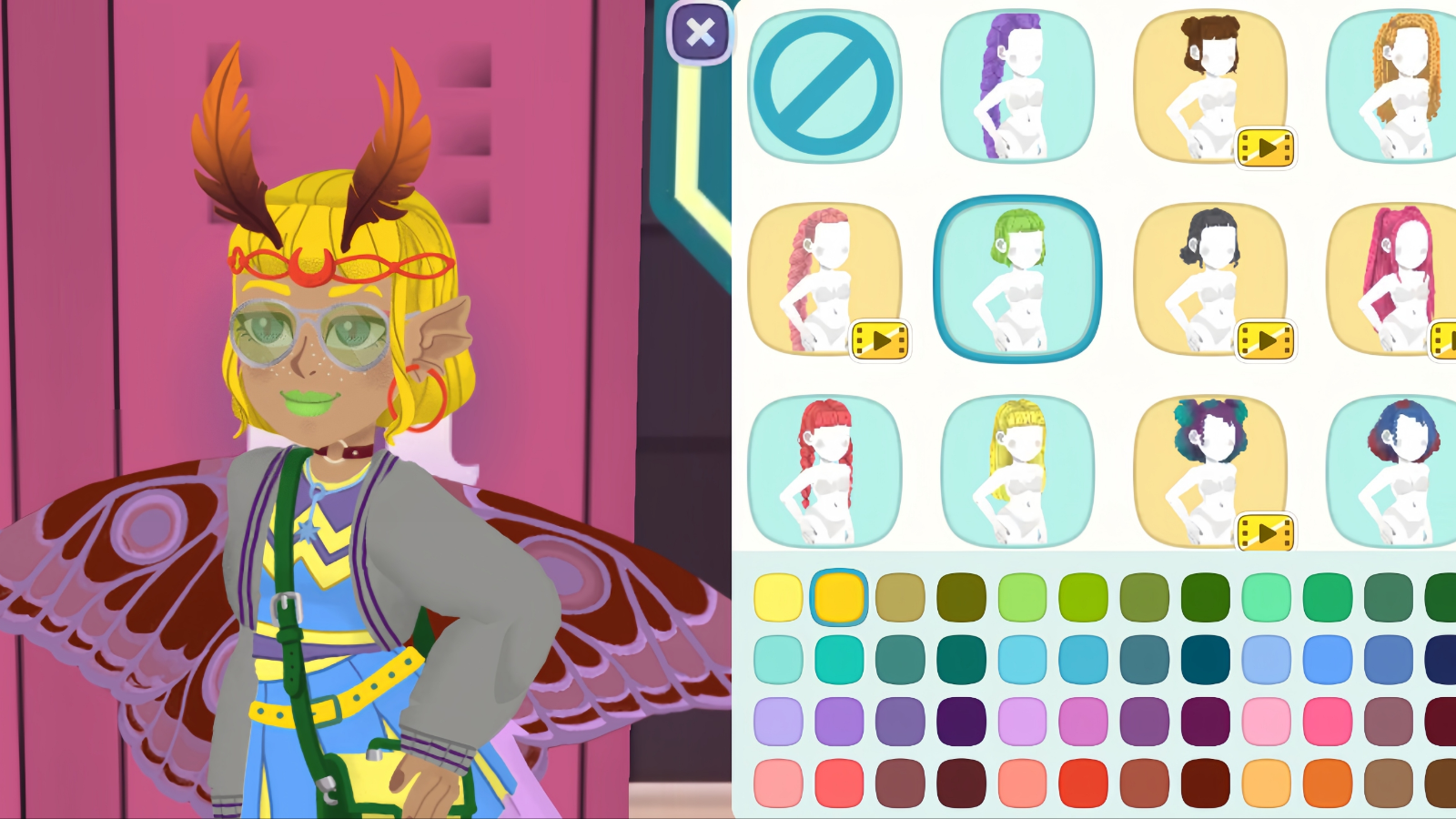
Task: Select the pale yellow color swatch
Action: pyautogui.click(x=777, y=598)
